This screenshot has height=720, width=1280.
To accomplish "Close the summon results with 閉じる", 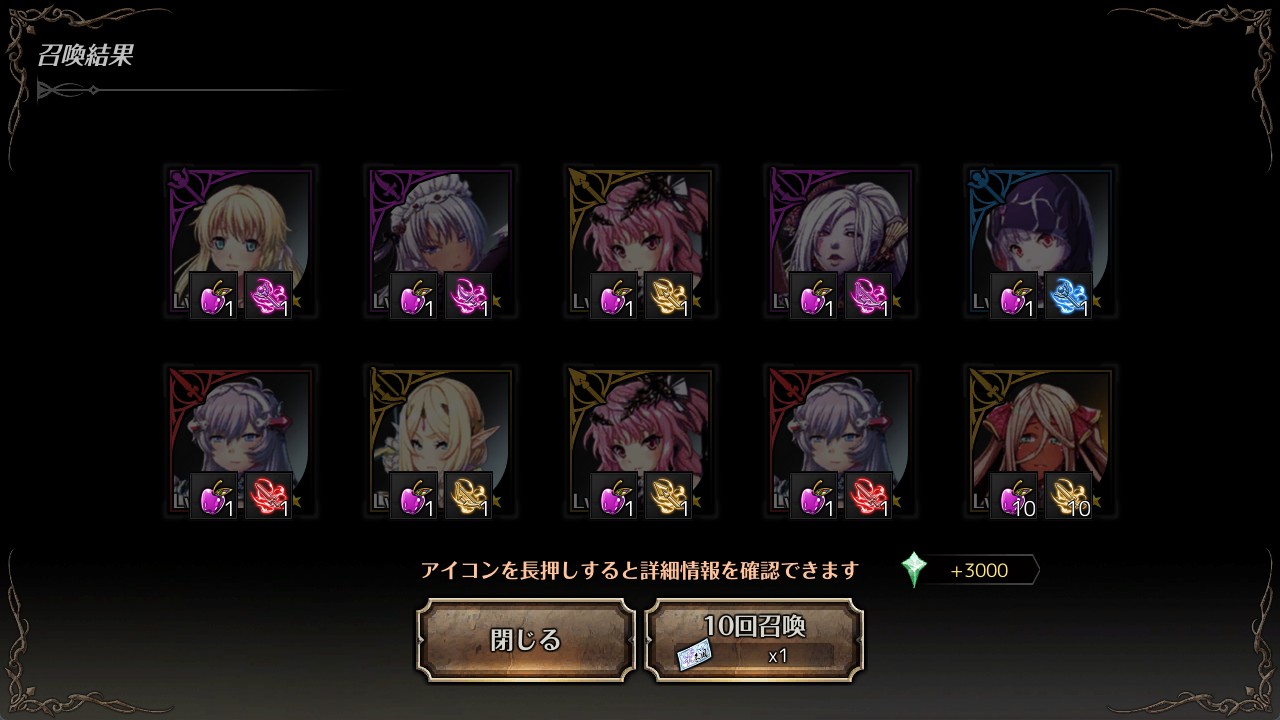I will pos(526,640).
